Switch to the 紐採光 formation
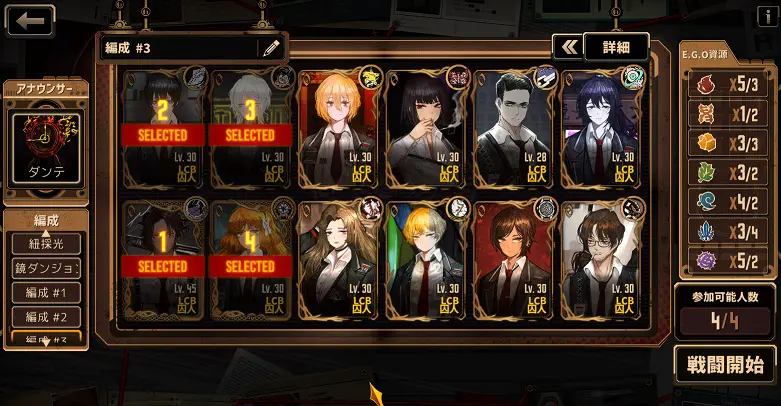 tap(45, 244)
